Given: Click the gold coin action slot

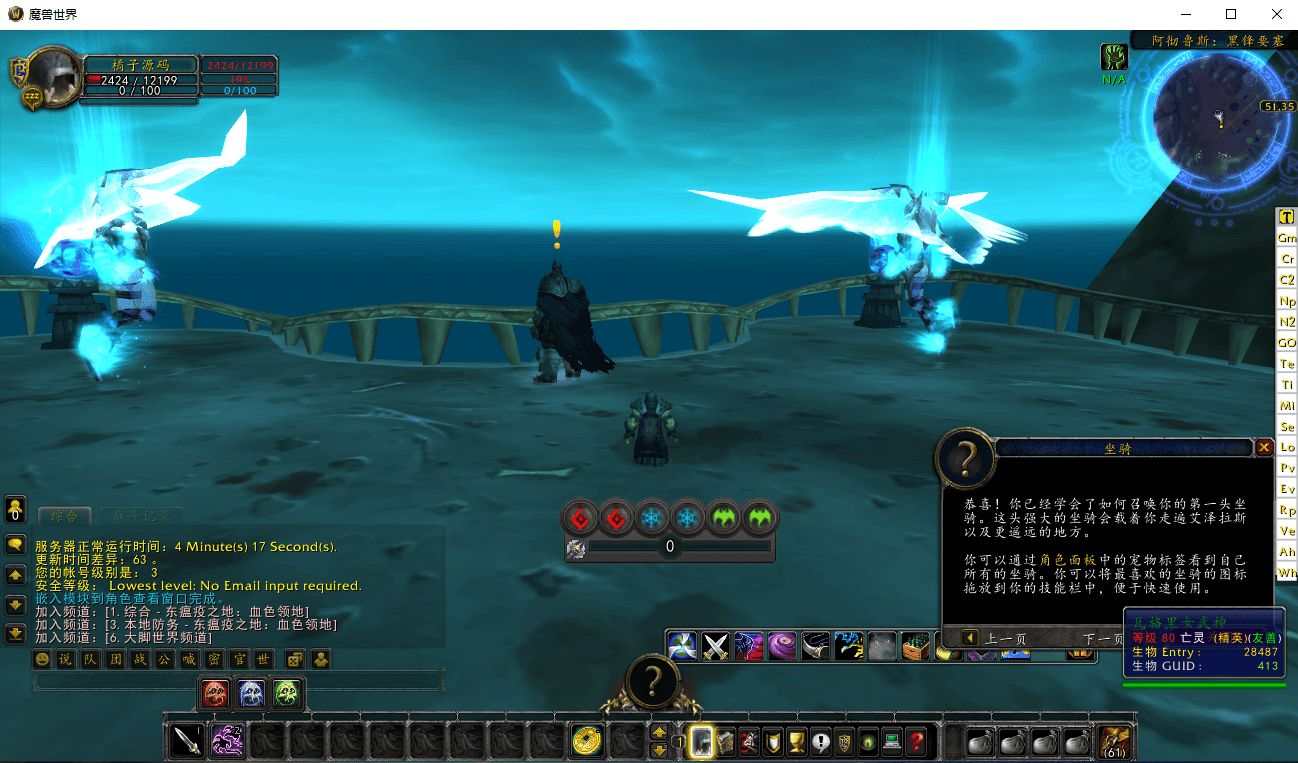Looking at the screenshot, I should (587, 741).
